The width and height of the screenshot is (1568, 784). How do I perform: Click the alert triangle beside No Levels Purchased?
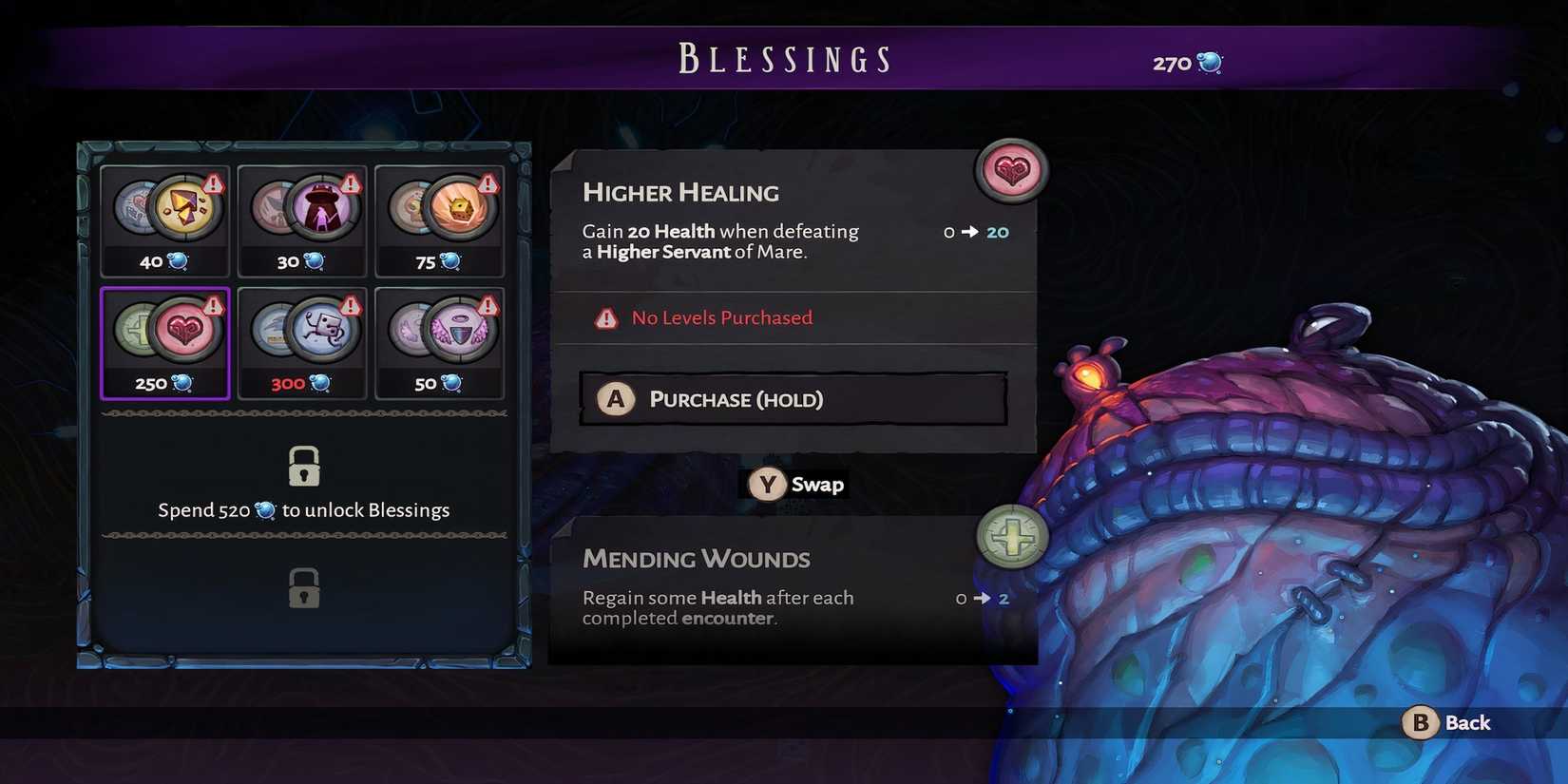click(605, 318)
